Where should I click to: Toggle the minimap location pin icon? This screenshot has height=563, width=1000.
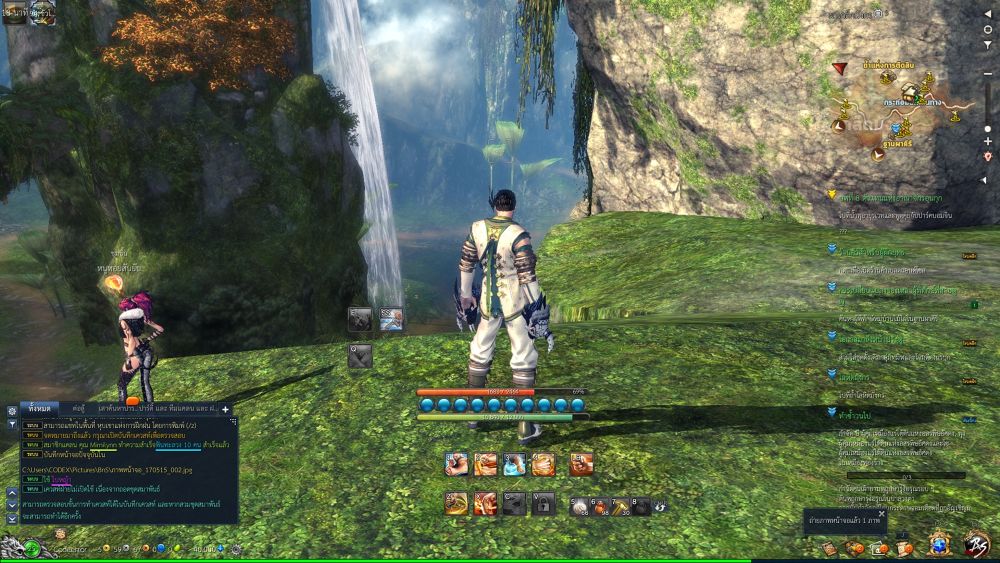click(x=988, y=156)
